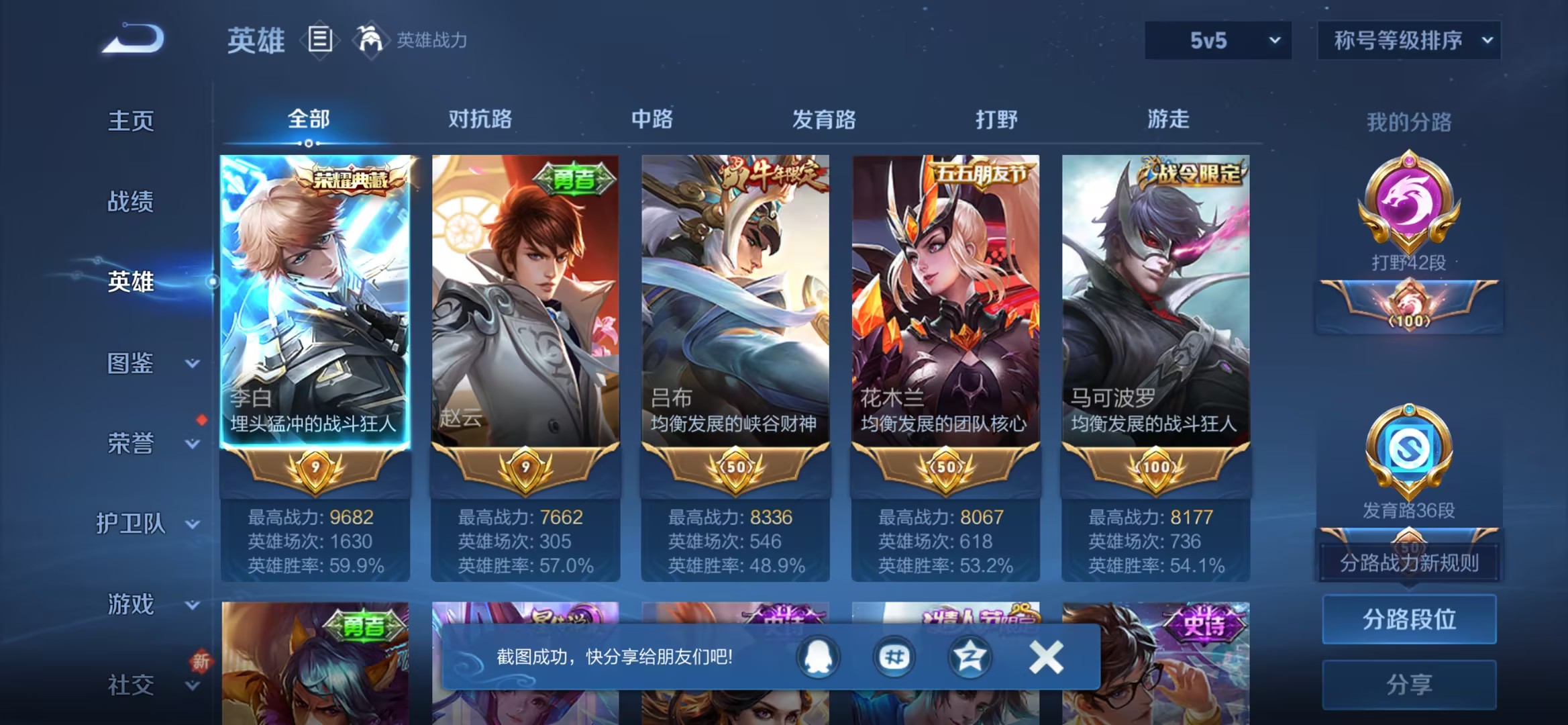Screen dimensions: 1568x725
Task: Click the hero notes list icon beside 英雄
Action: click(320, 39)
